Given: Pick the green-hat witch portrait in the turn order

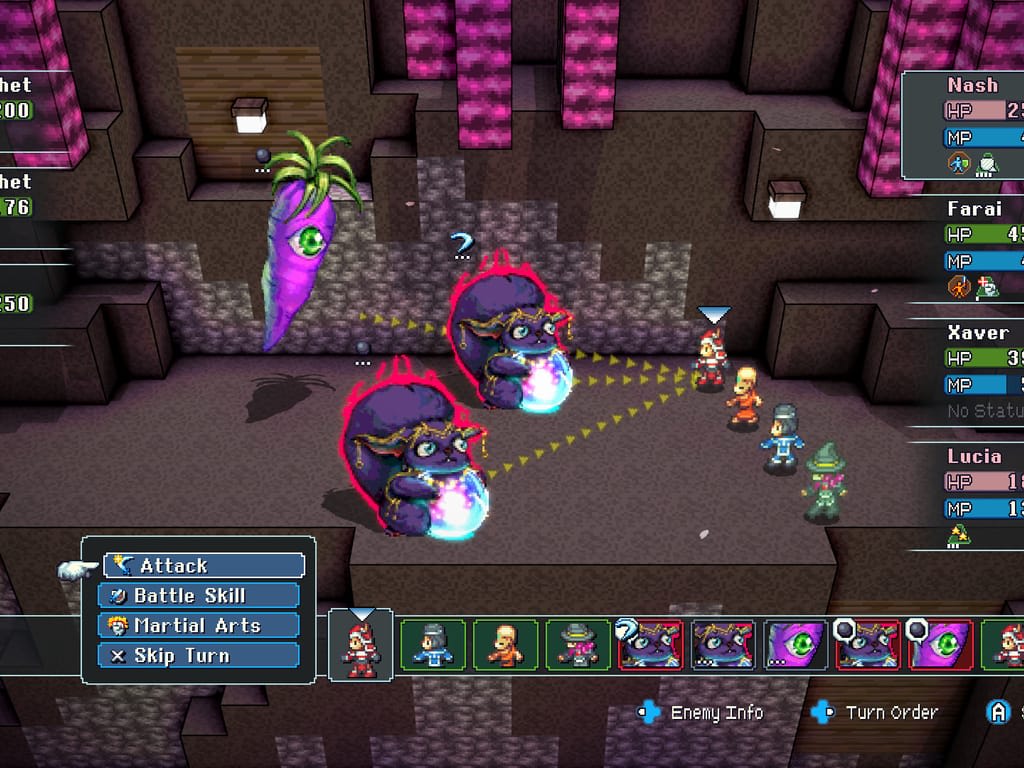Looking at the screenshot, I should point(577,644).
